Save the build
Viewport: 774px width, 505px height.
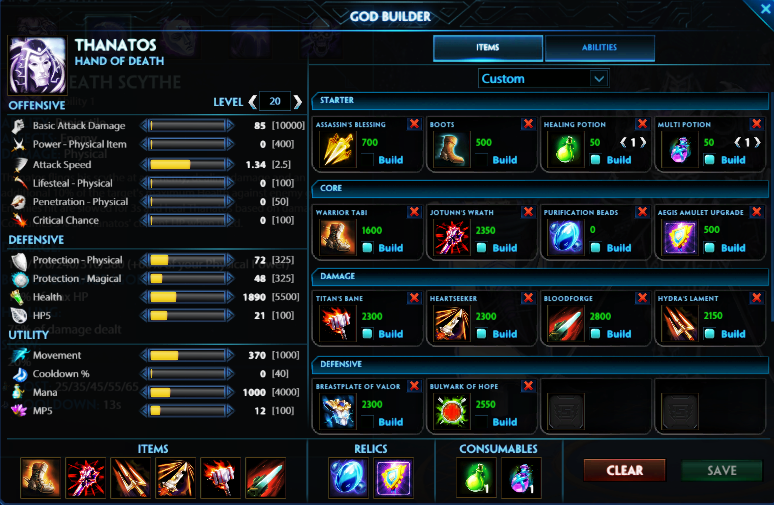coord(721,470)
